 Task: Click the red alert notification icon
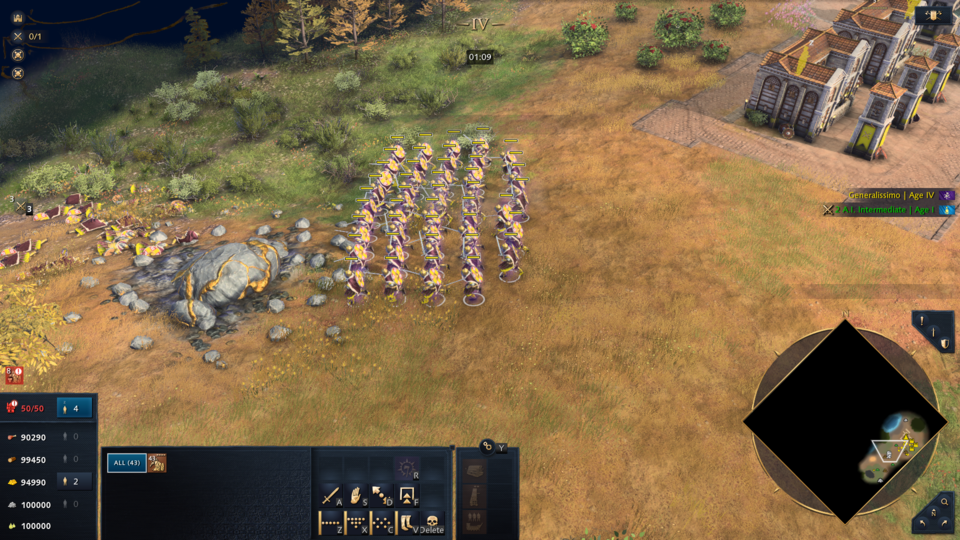point(14,375)
